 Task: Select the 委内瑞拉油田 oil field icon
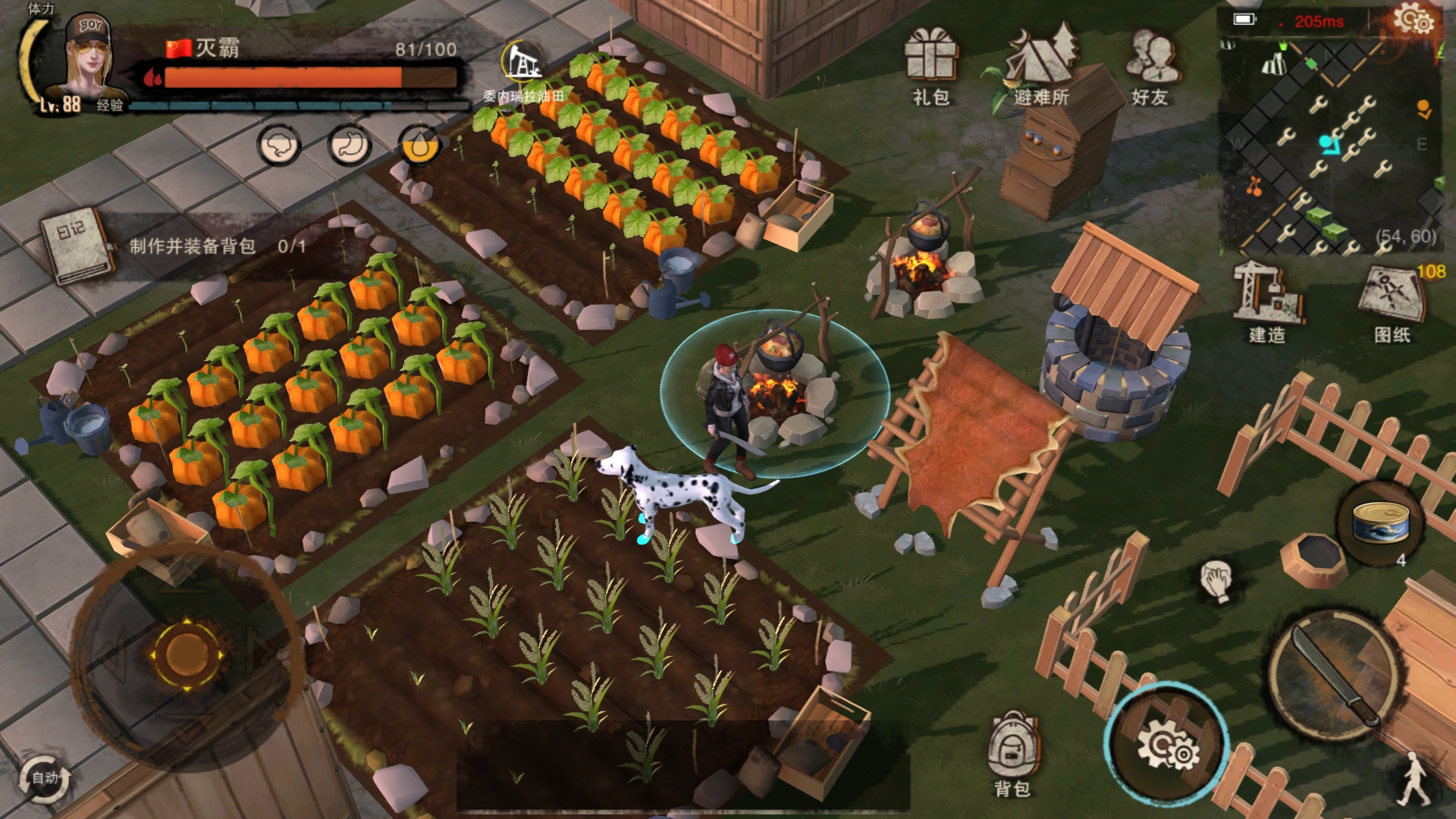[522, 64]
